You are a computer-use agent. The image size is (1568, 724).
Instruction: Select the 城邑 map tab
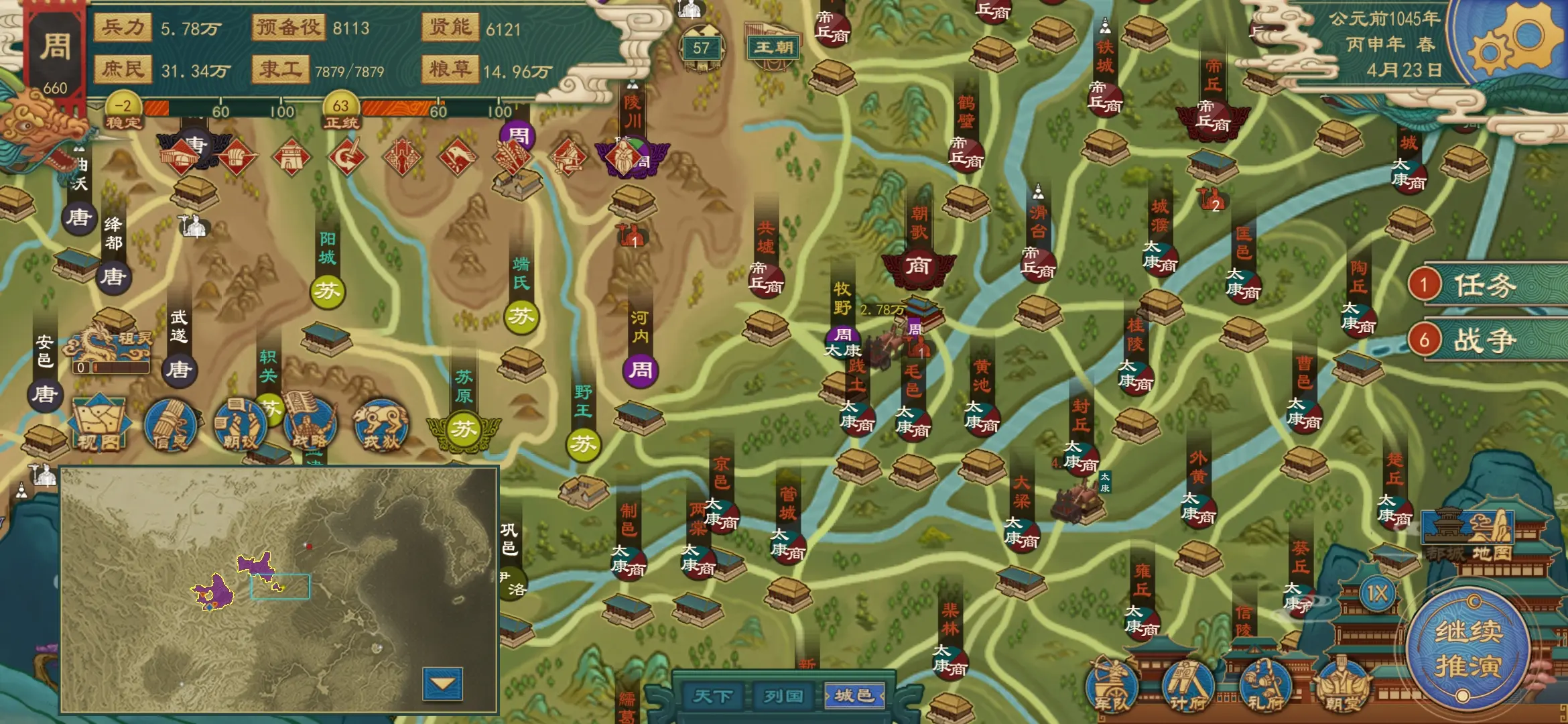click(x=854, y=696)
